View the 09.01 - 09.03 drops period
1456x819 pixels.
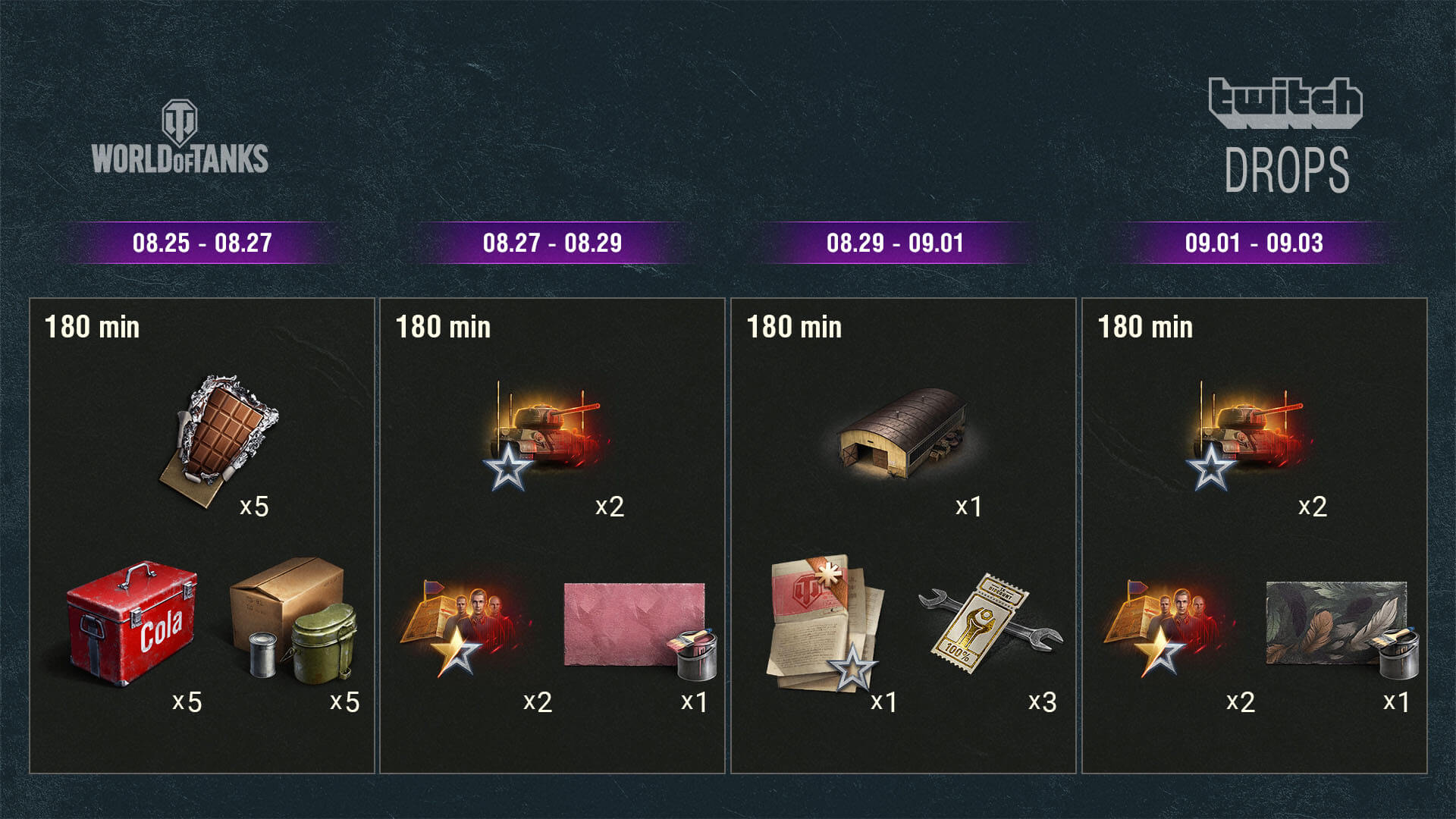[x=1254, y=243]
